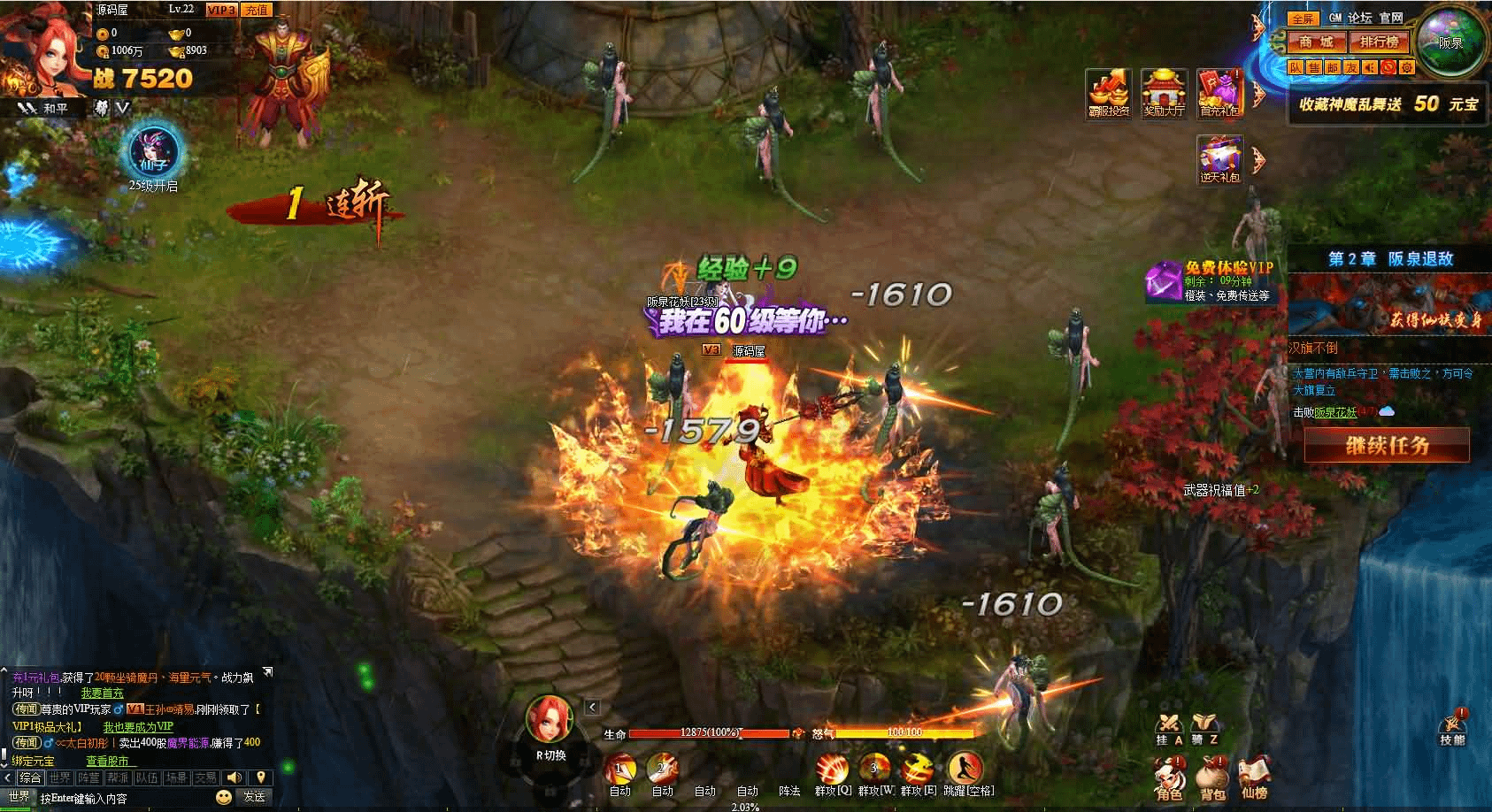This screenshot has height=812, width=1492.
Task: Click the 查看股市 chat link
Action: 107,761
